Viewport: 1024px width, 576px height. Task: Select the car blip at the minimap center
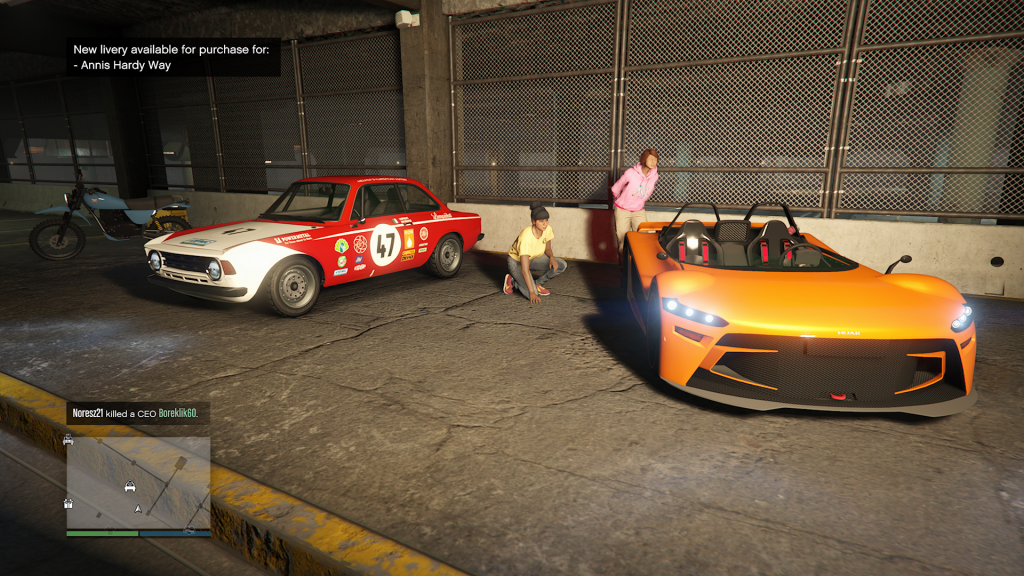click(130, 487)
